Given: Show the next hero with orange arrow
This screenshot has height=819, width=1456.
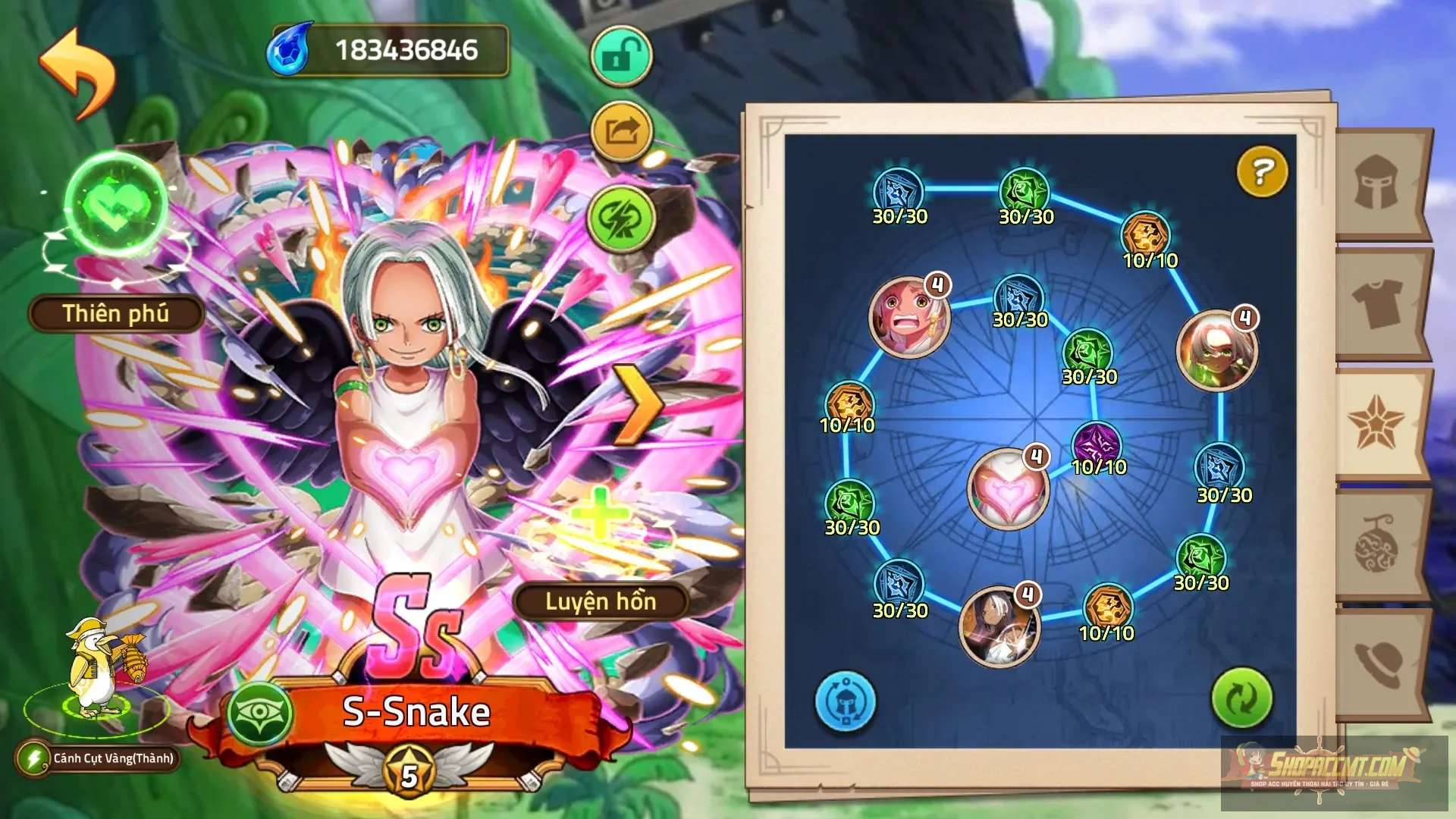Looking at the screenshot, I should coord(637,405).
